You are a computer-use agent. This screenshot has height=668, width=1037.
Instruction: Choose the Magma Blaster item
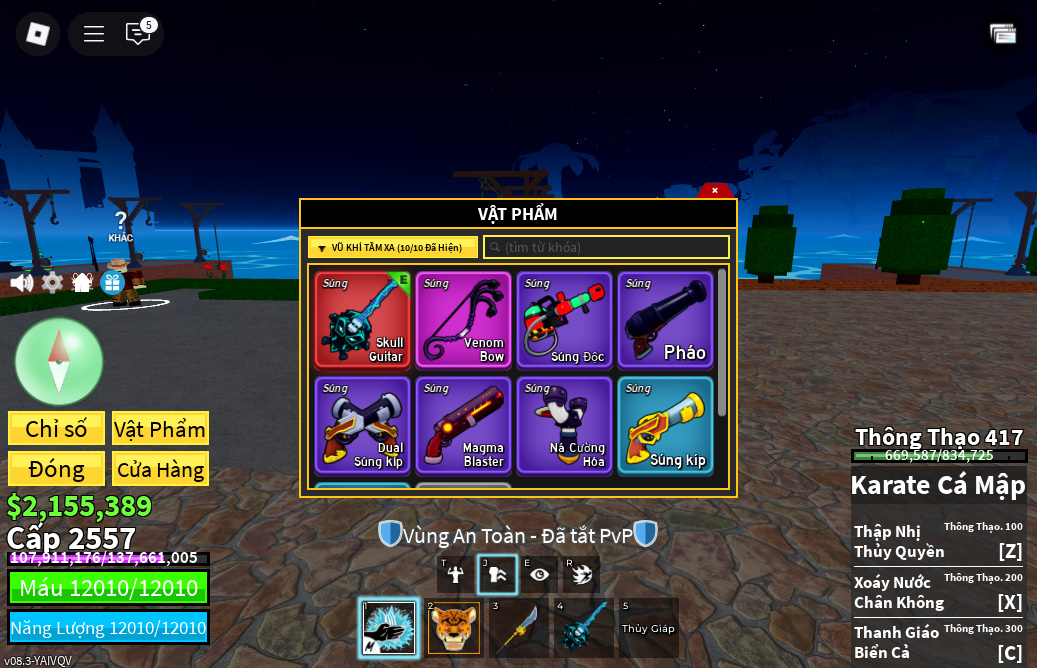464,425
